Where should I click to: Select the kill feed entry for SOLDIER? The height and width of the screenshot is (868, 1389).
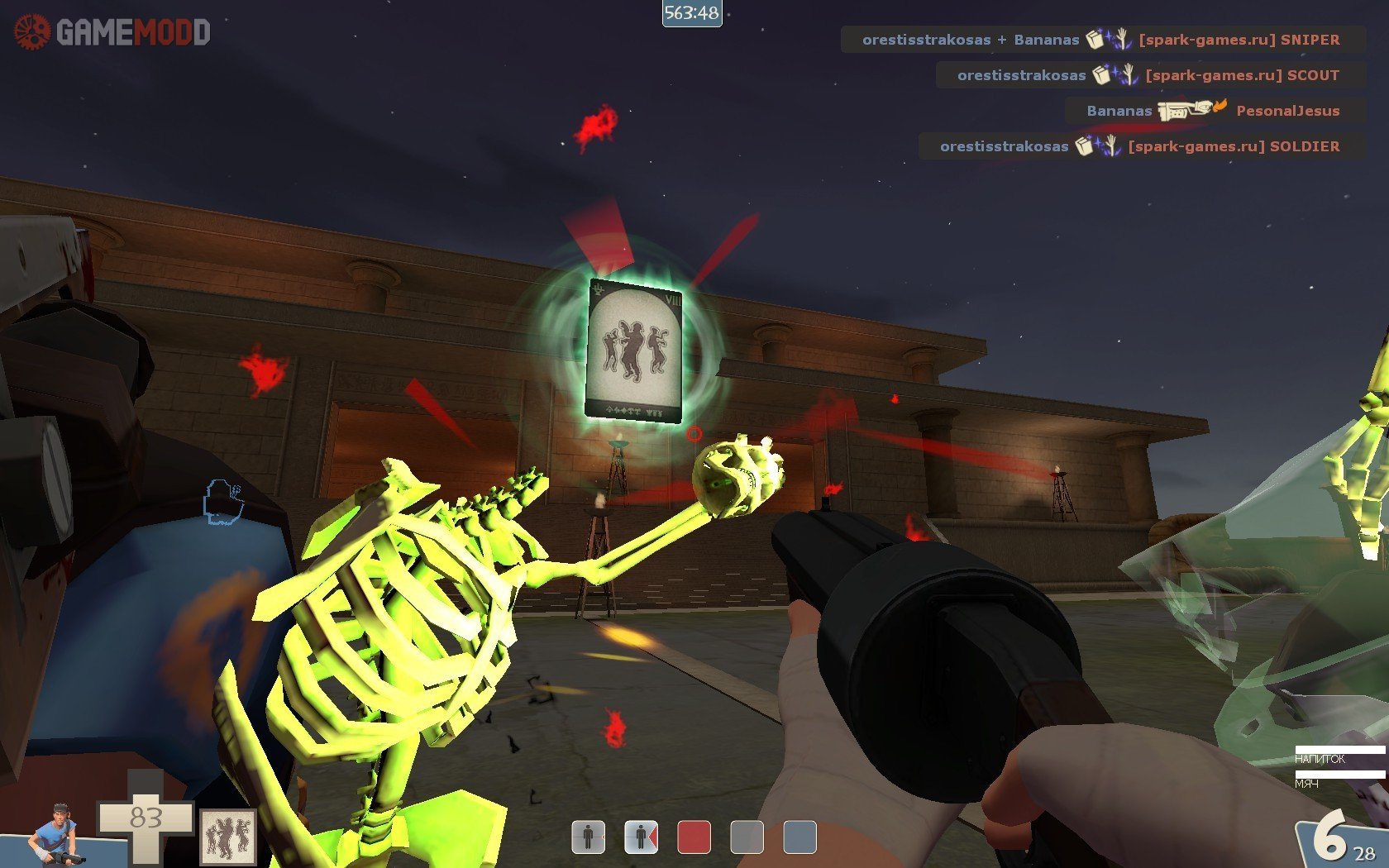click(x=1141, y=146)
